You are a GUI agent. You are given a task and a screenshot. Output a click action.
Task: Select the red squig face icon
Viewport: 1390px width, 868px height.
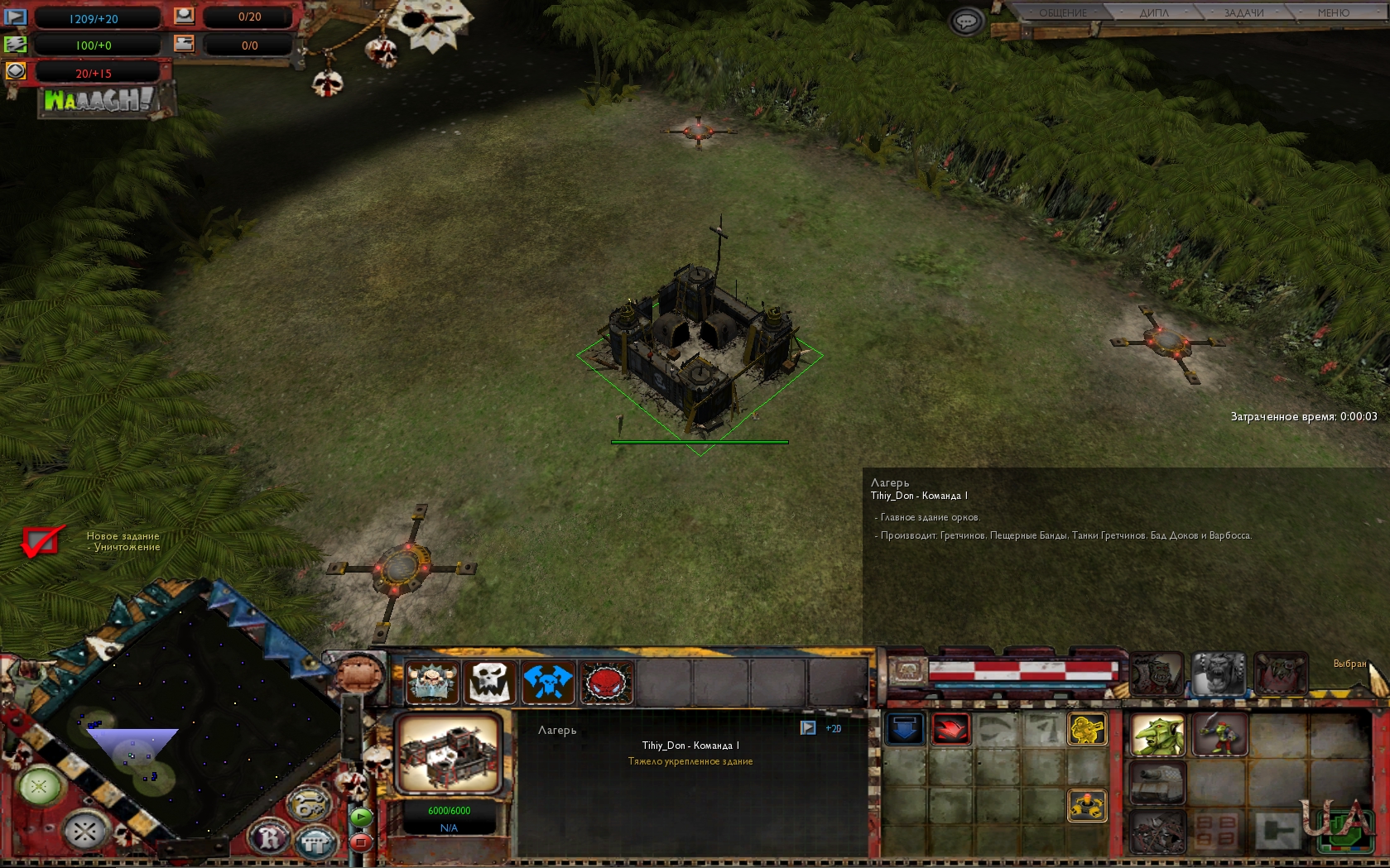606,683
